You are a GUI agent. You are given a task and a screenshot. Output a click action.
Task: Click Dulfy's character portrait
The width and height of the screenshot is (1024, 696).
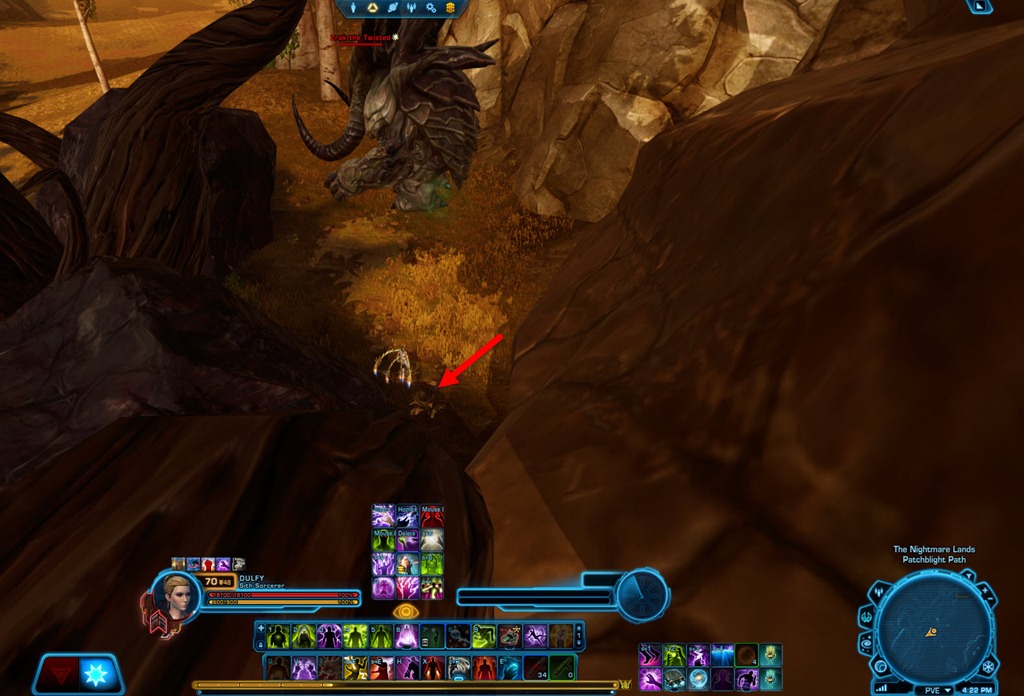[178, 595]
